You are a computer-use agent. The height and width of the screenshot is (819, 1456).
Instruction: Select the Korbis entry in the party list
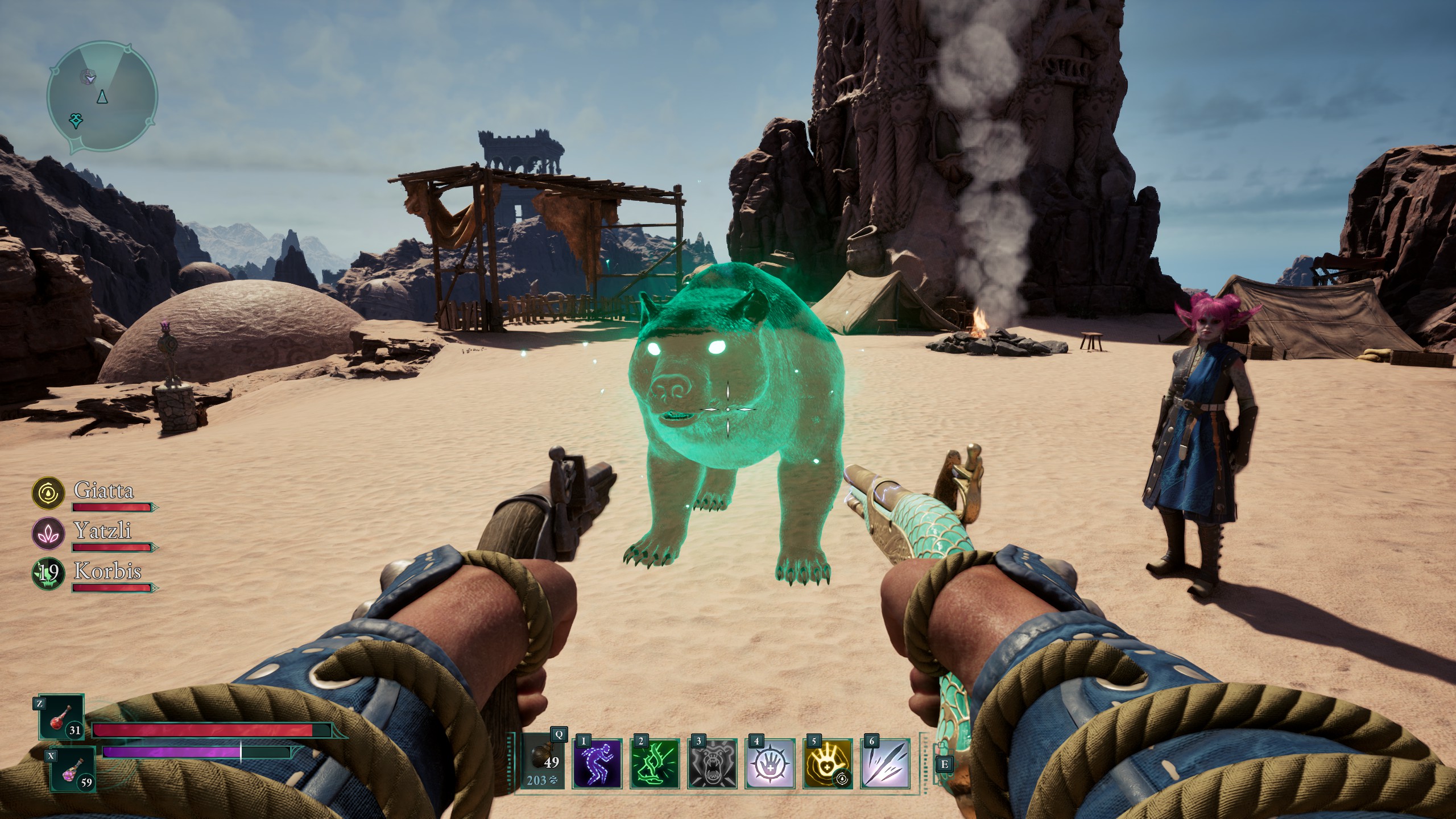tap(108, 572)
